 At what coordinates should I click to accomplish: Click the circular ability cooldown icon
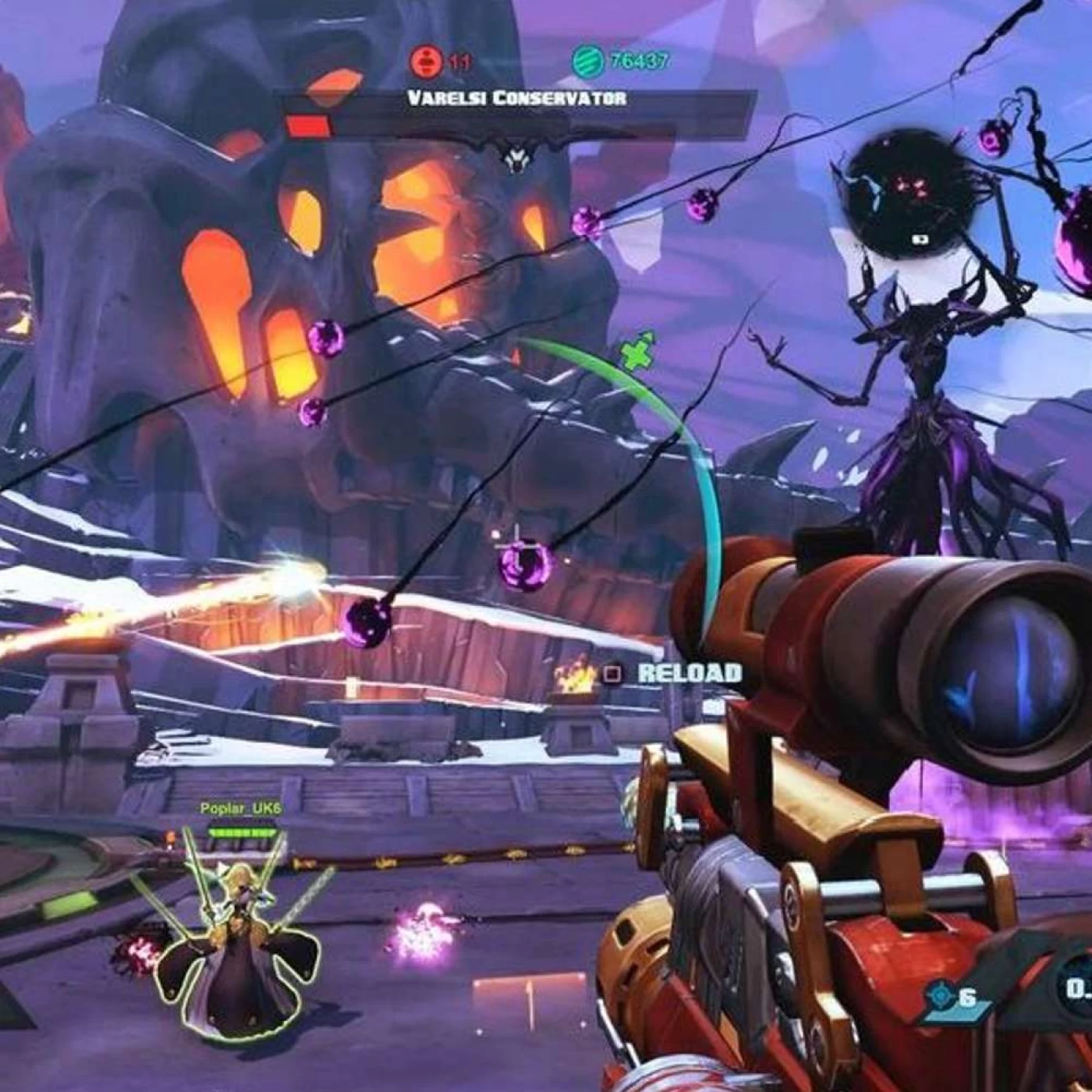click(x=1075, y=989)
